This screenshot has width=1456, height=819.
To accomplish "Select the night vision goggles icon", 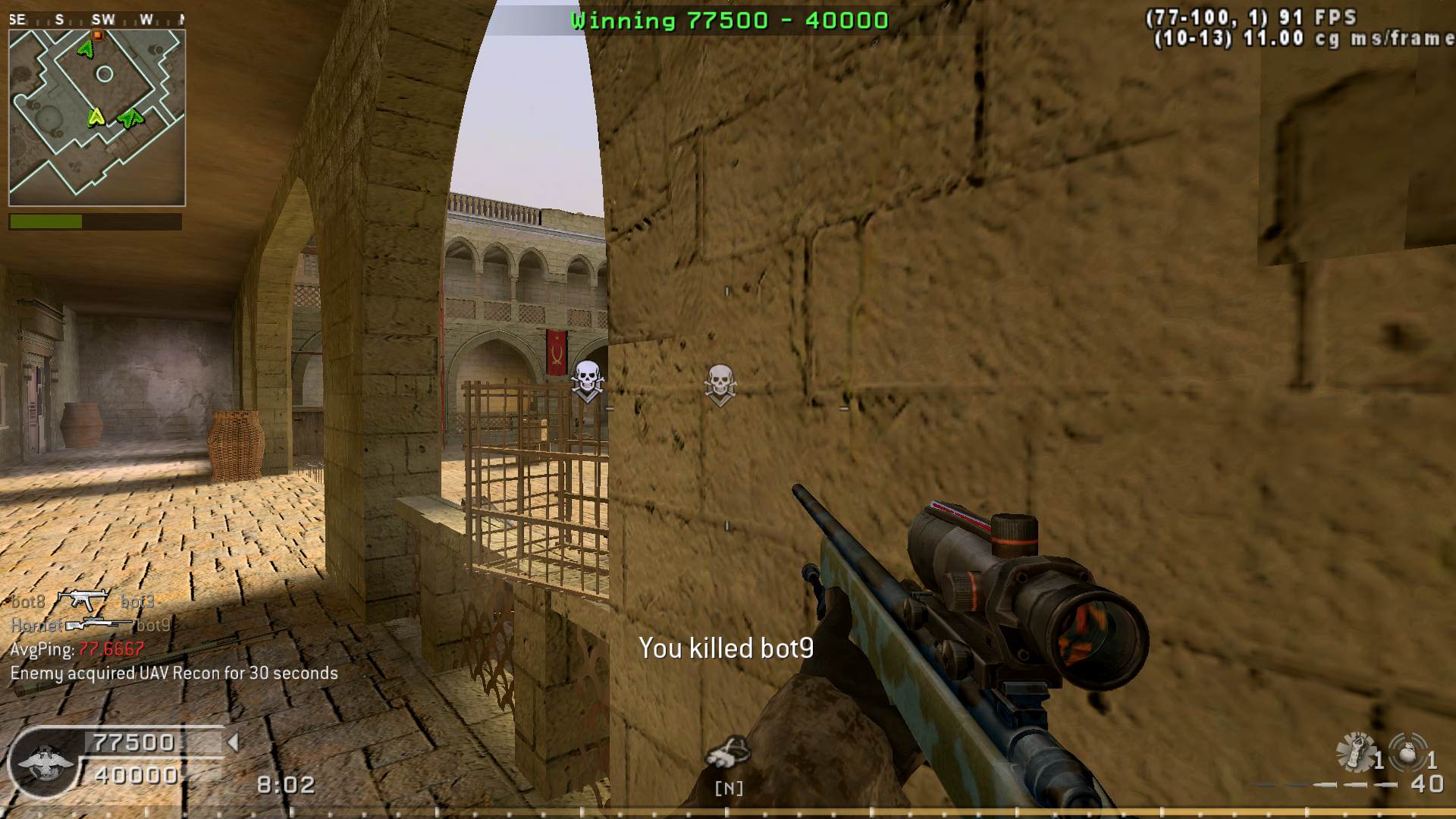I will coord(727,753).
